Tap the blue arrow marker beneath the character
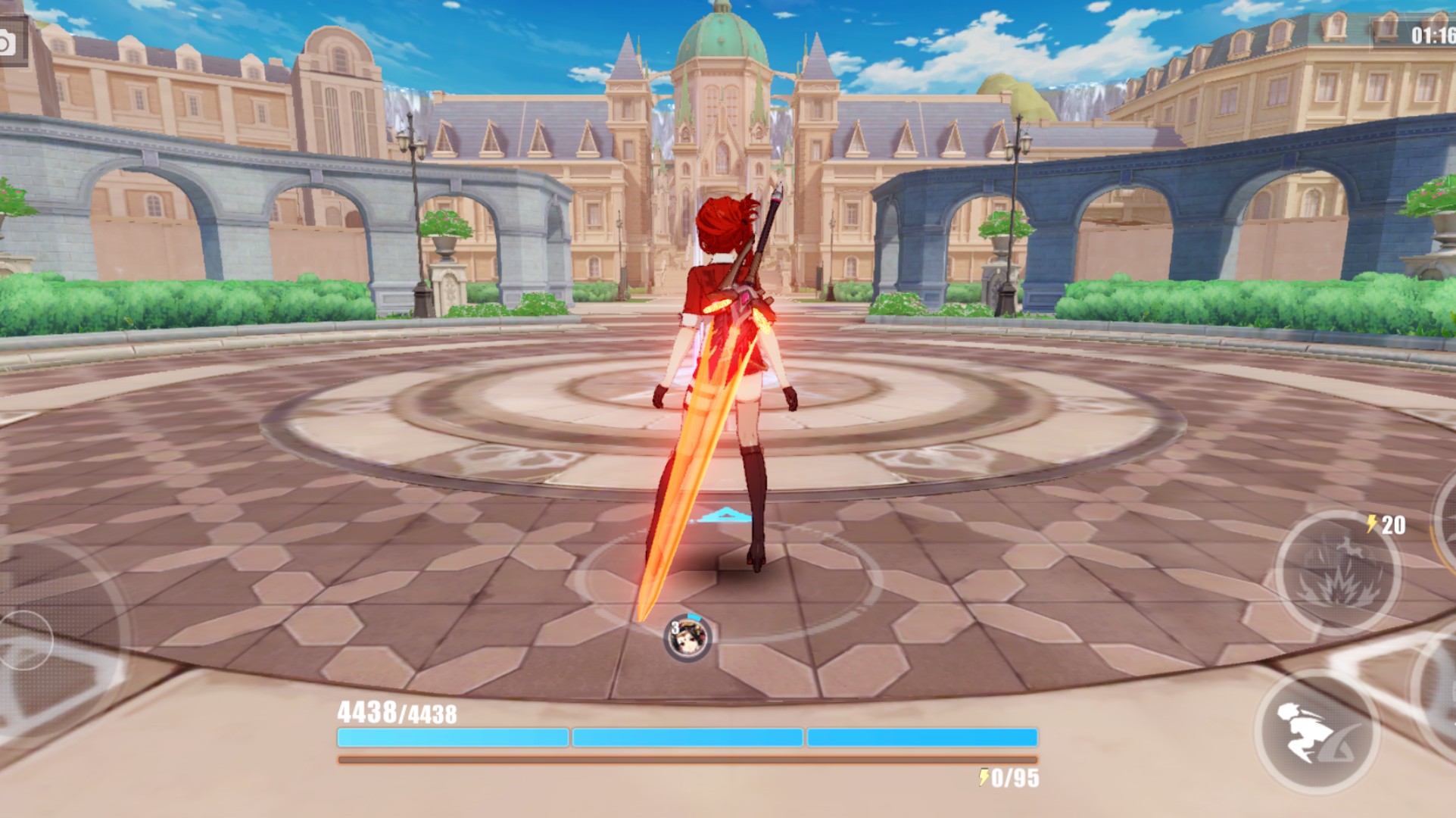 coord(725,515)
